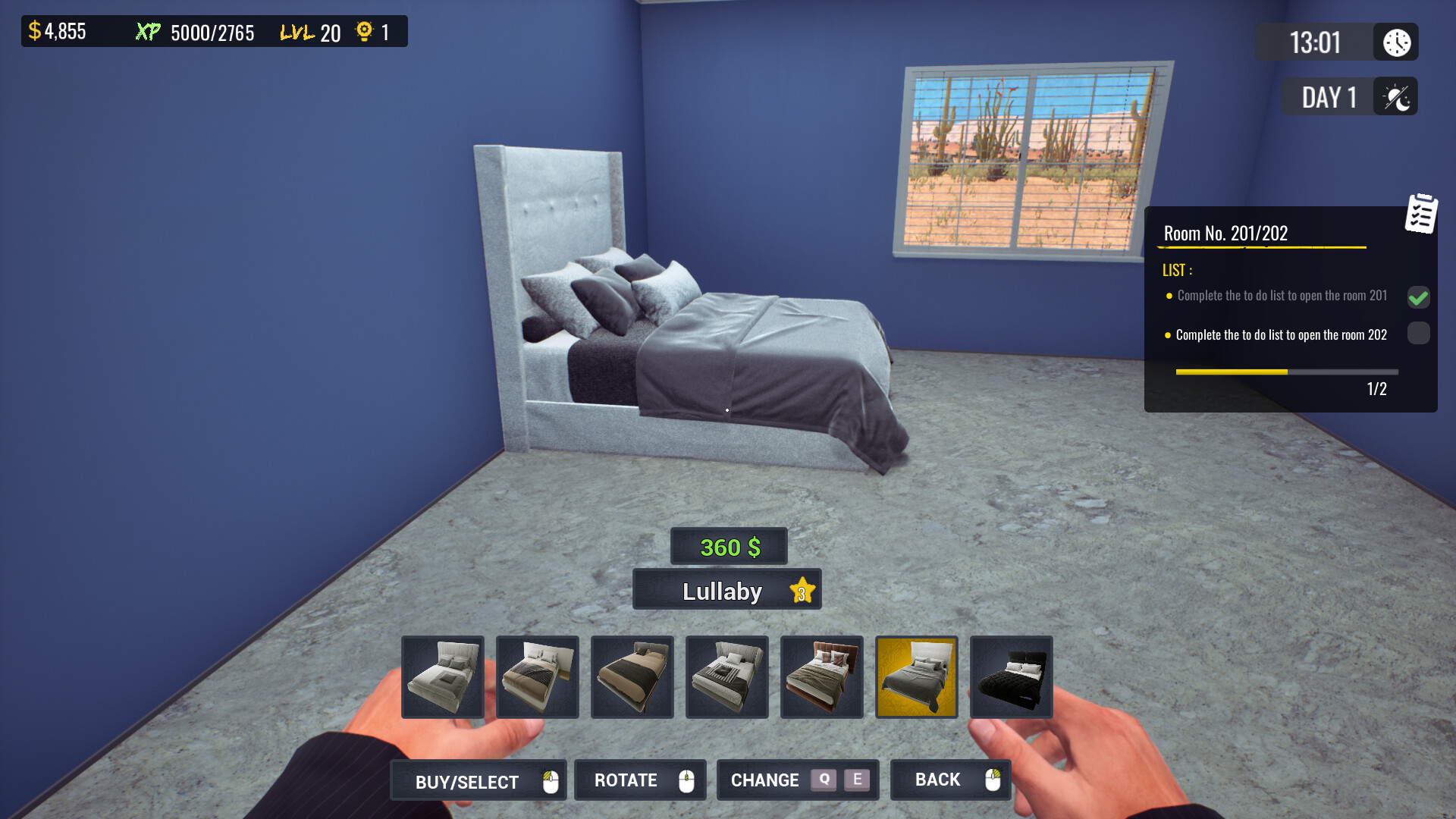Image resolution: width=1456 pixels, height=819 pixels.
Task: Click the lightbulb perk icon in the top bar
Action: click(366, 32)
